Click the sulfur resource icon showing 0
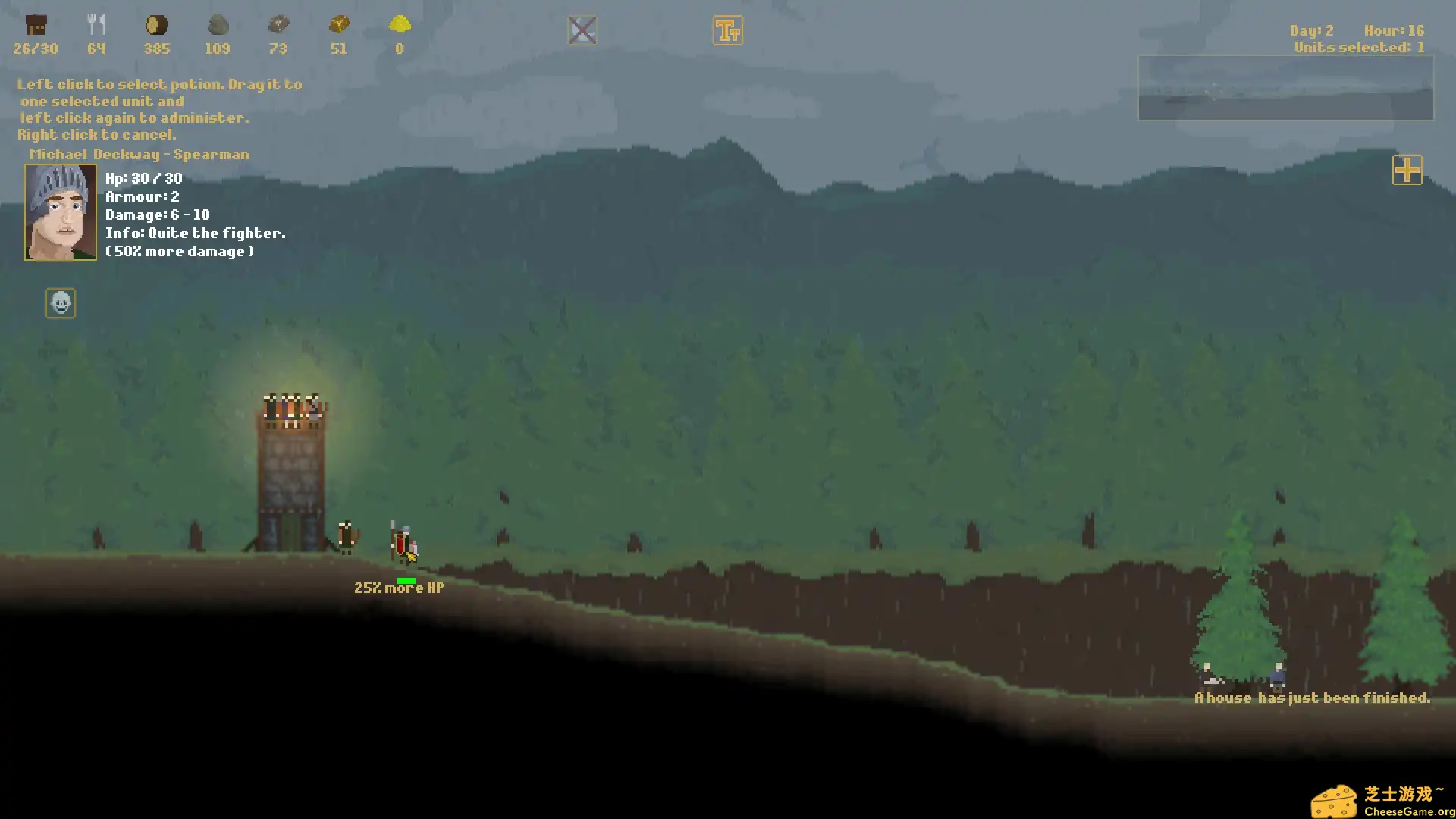Viewport: 1456px width, 819px height. tap(400, 25)
